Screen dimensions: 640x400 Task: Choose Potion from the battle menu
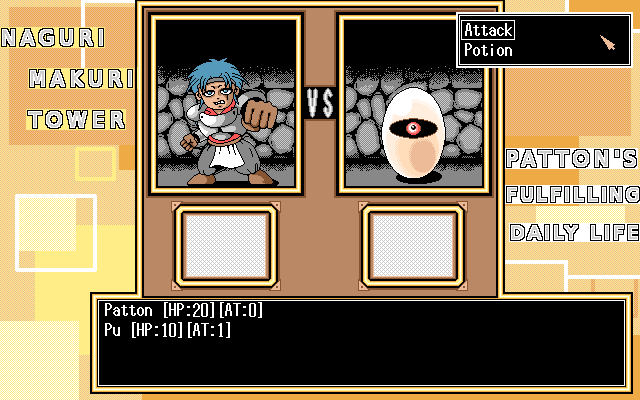pos(488,50)
